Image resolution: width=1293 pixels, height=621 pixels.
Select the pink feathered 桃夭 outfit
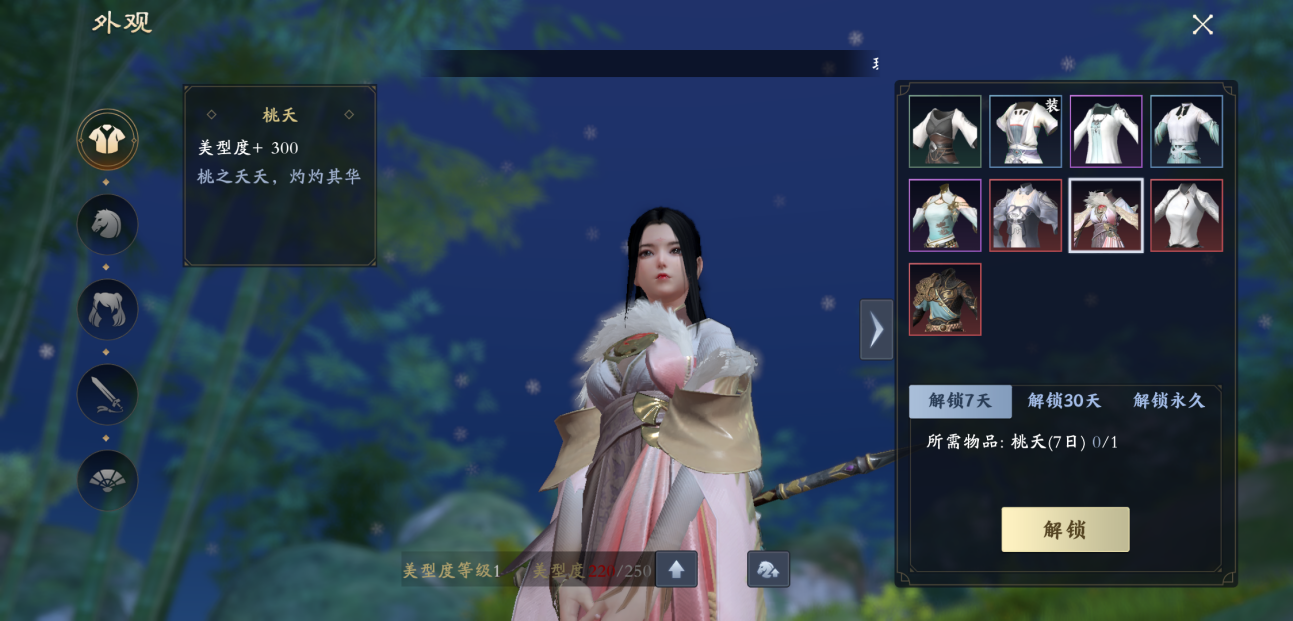(1106, 215)
